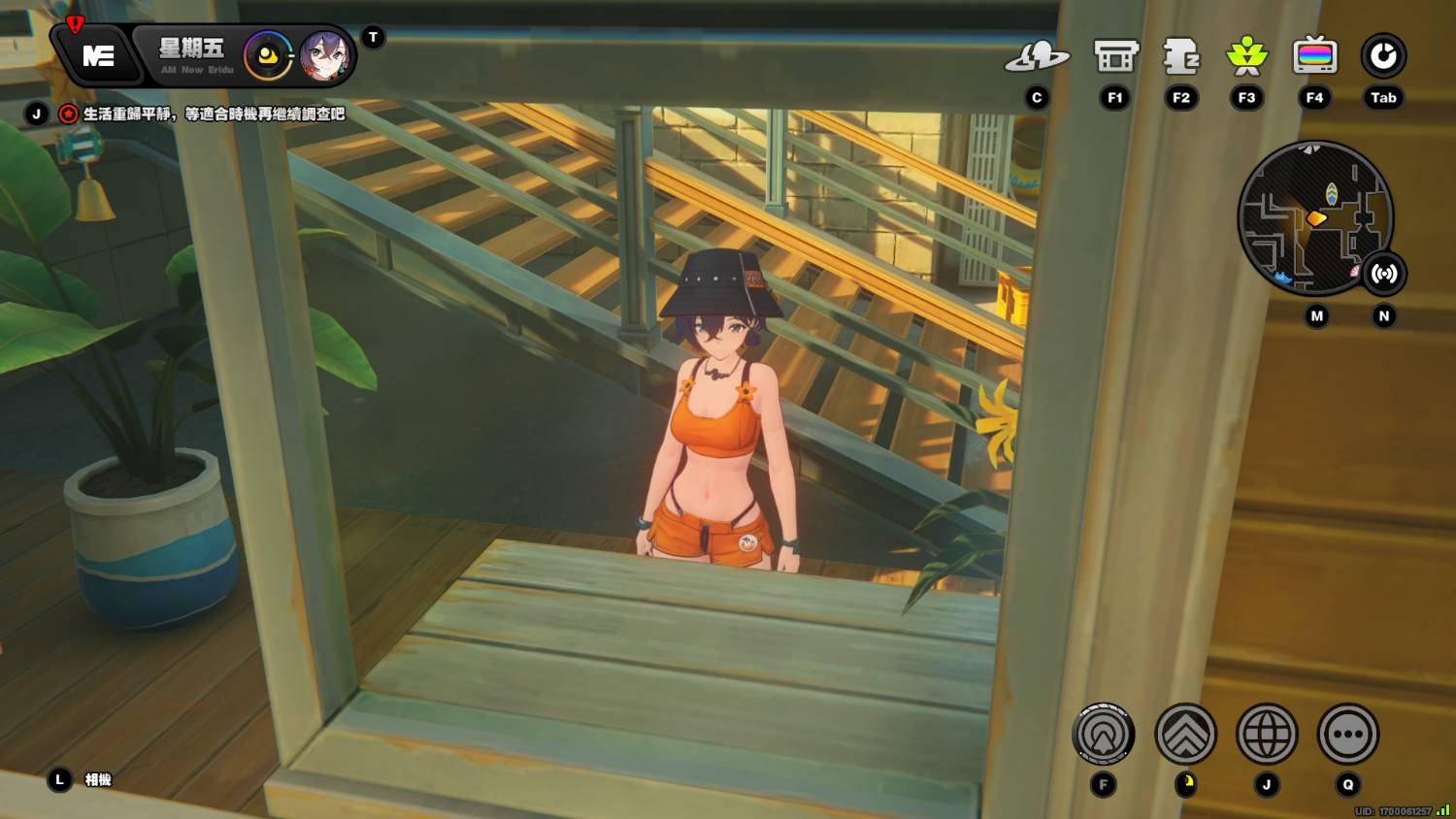Open the 相機 camera mode
Image resolution: width=1456 pixels, height=819 pixels.
point(97,780)
